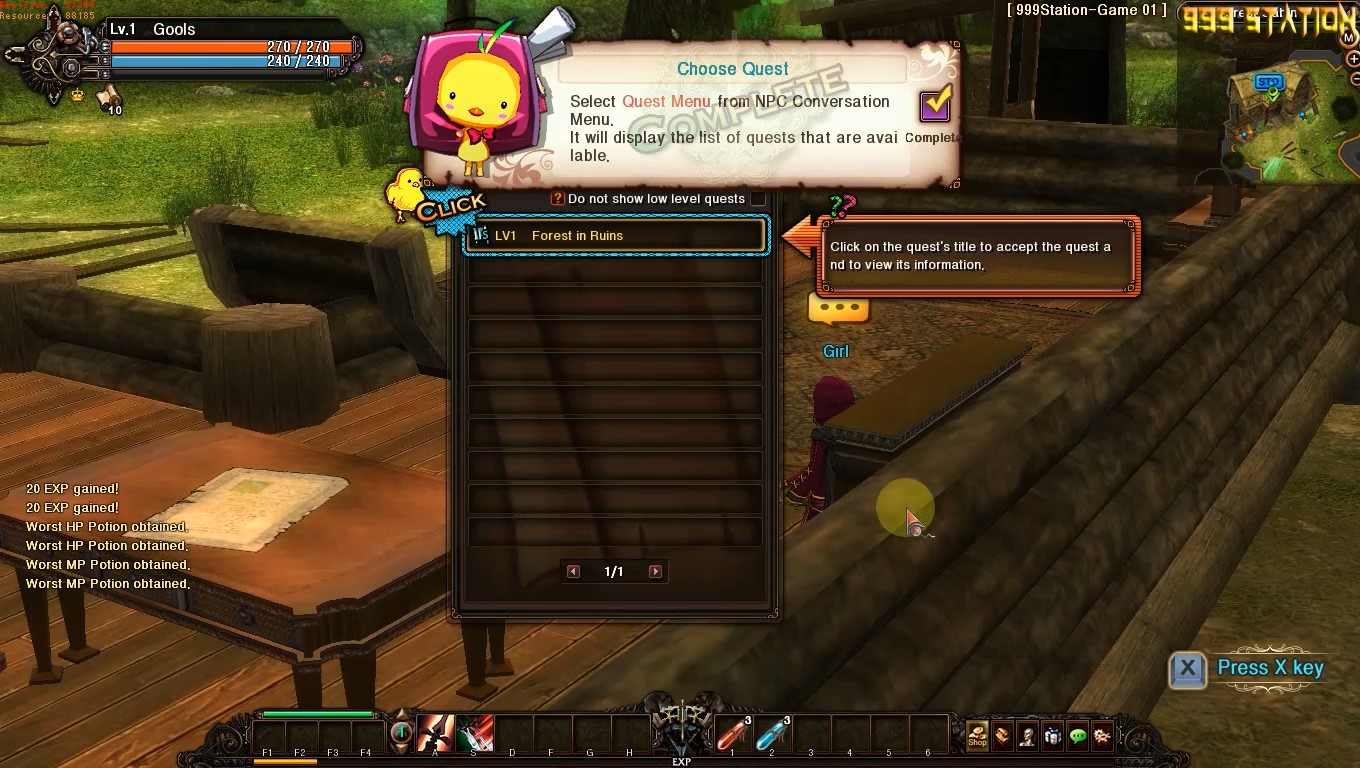Go to the previous quest list page
Viewport: 1360px width, 768px height.
(573, 572)
